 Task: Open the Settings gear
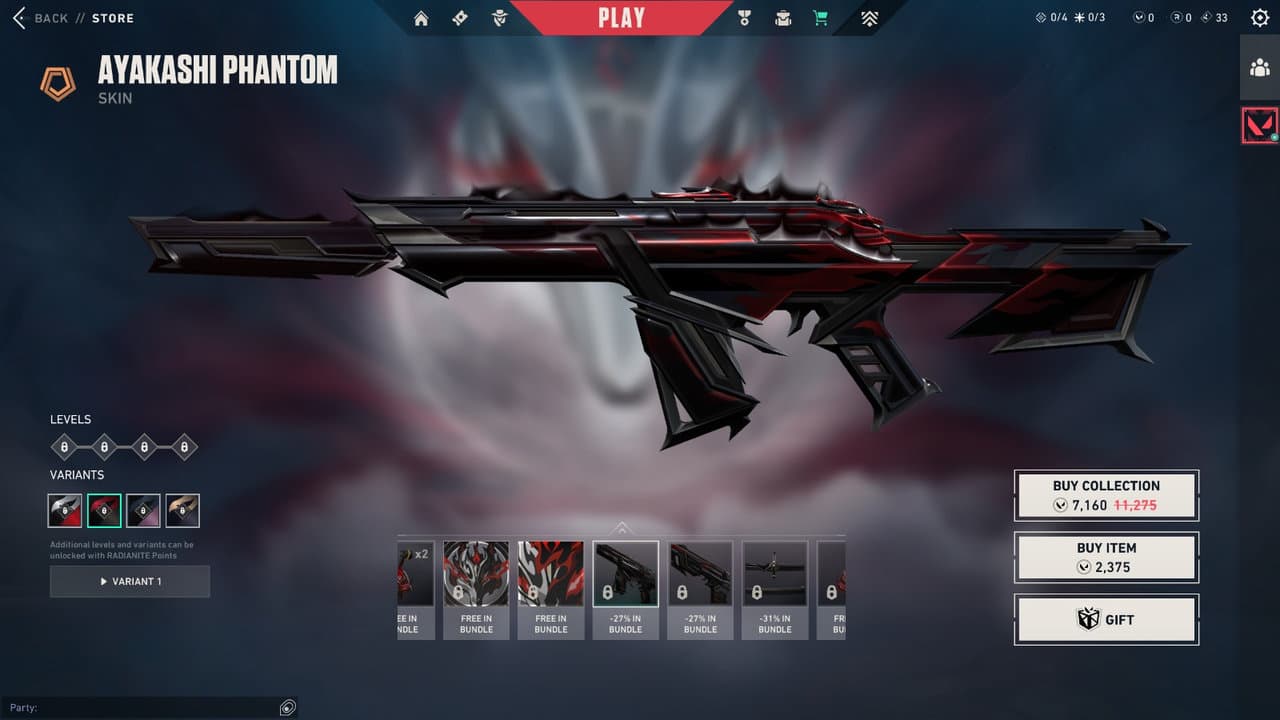(1258, 17)
